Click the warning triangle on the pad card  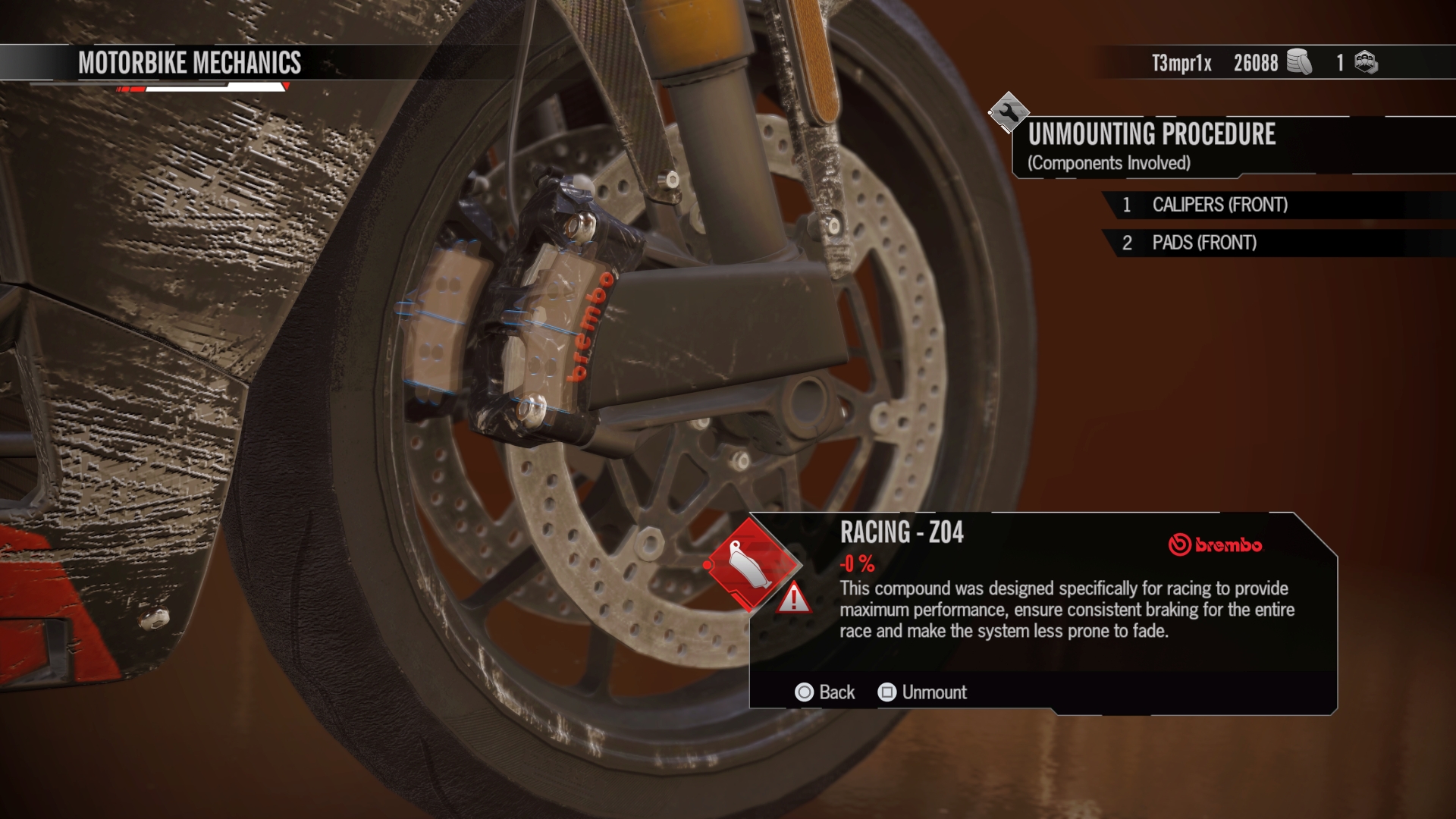793,601
